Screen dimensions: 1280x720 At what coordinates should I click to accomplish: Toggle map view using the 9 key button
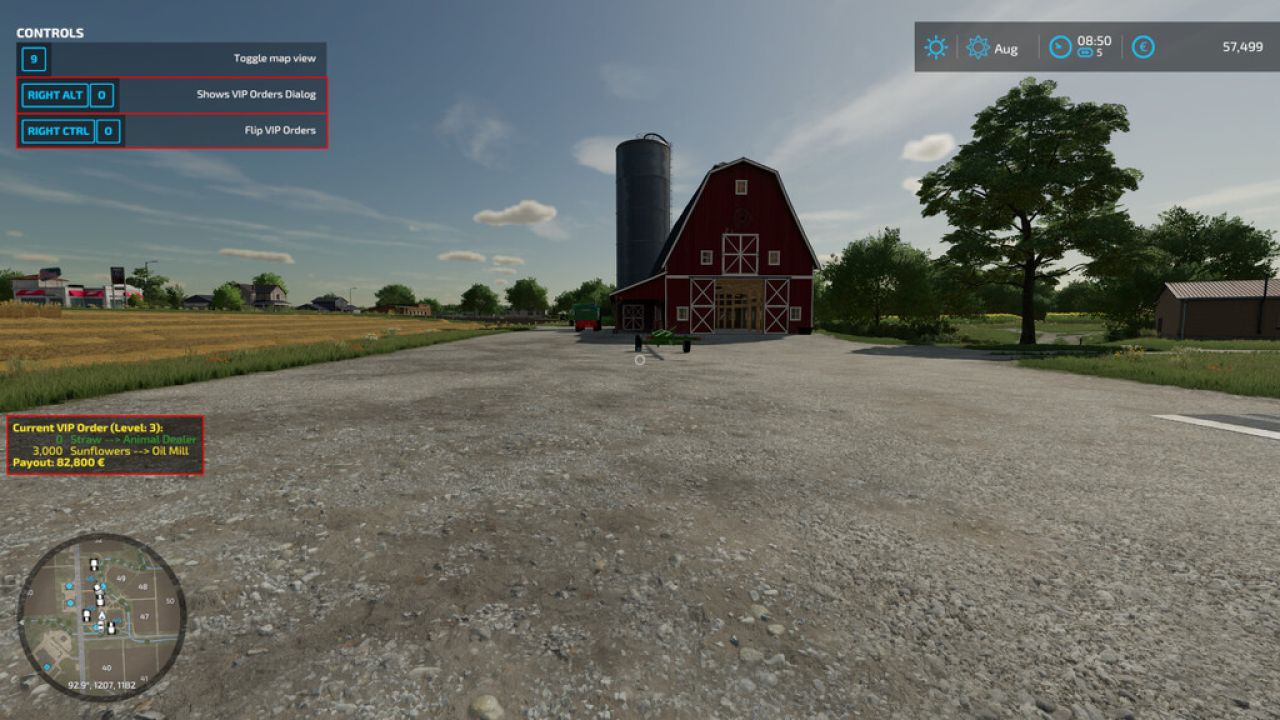pos(33,59)
